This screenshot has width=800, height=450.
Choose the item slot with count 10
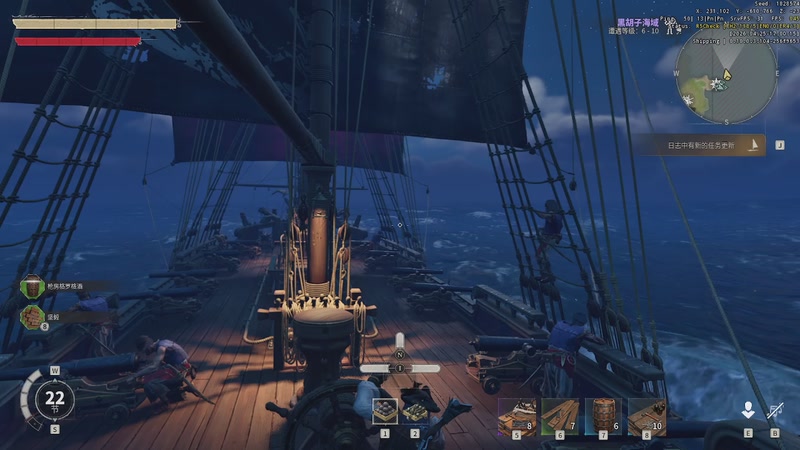(646, 415)
